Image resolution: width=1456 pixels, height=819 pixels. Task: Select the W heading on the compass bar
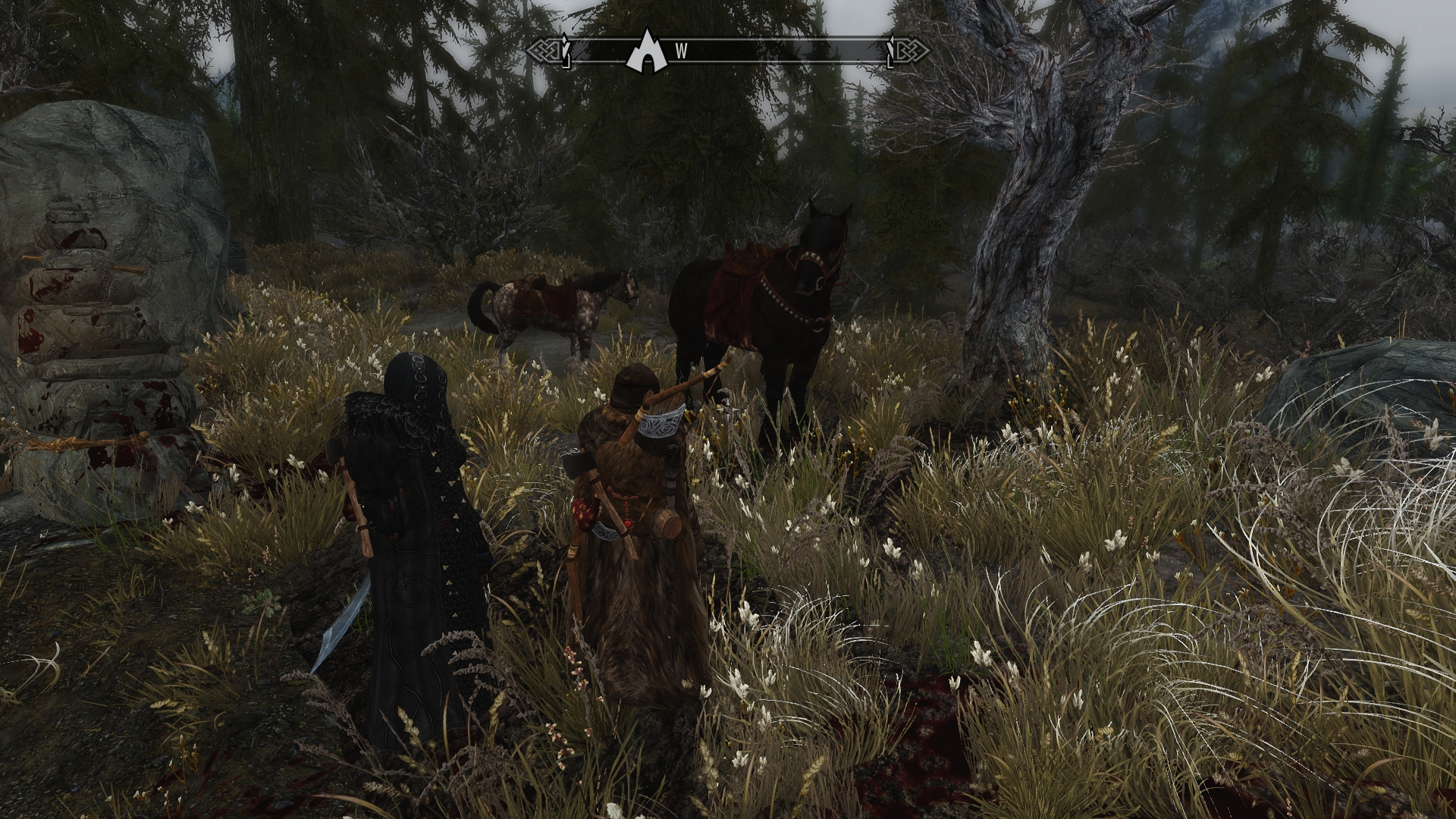[x=682, y=52]
